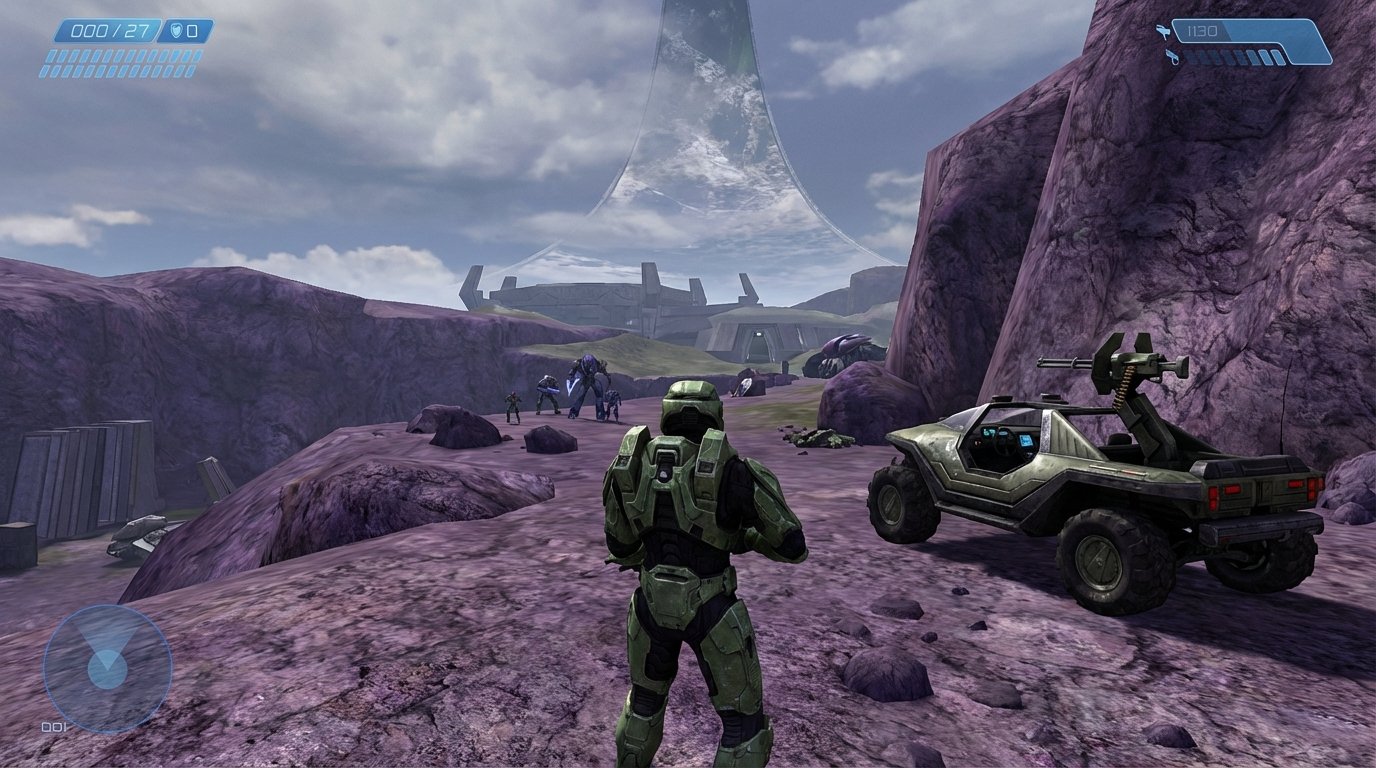The width and height of the screenshot is (1376, 768).
Task: Click the shield strength value zero
Action: [x=190, y=30]
